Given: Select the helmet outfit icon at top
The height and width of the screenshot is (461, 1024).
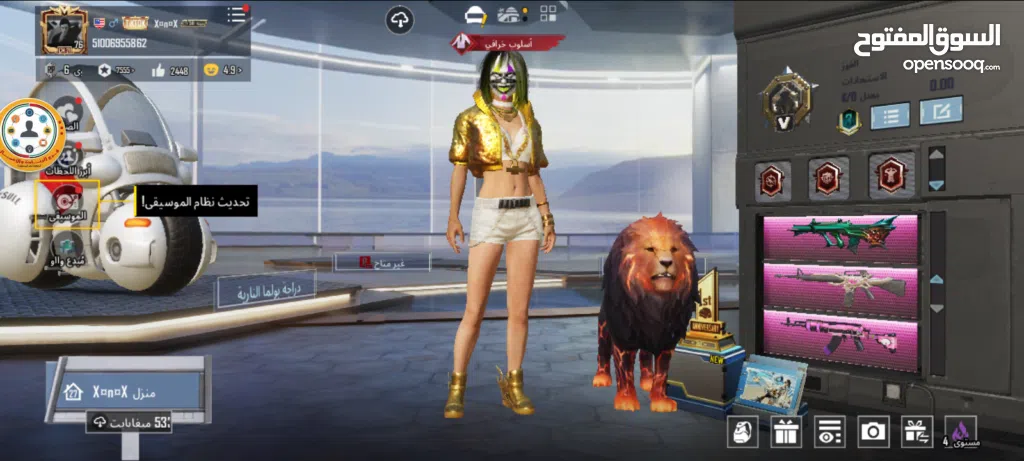Looking at the screenshot, I should pyautogui.click(x=475, y=15).
